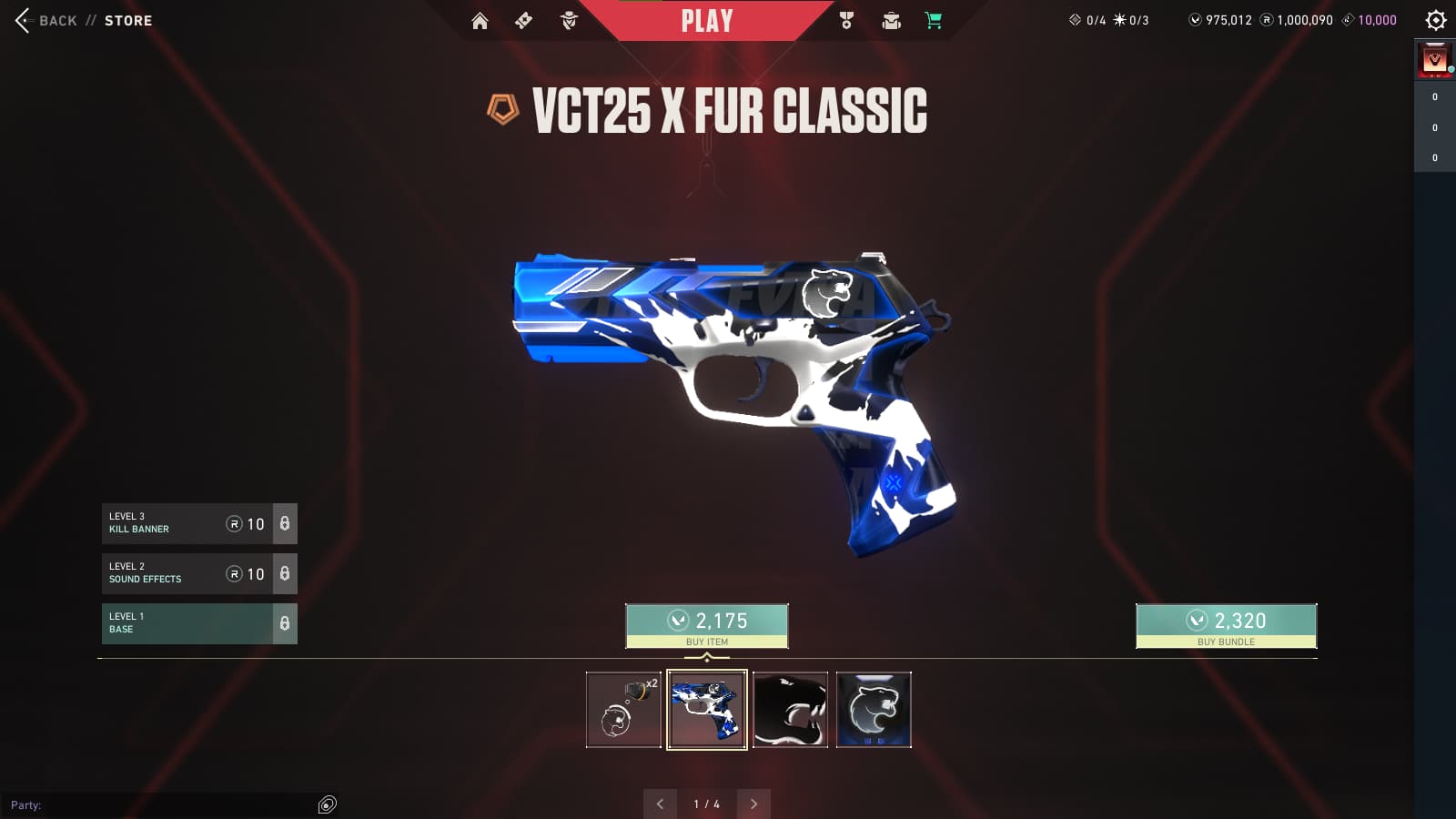Open the store shopping cart icon
Image resolution: width=1456 pixels, height=819 pixels.
pyautogui.click(x=934, y=21)
